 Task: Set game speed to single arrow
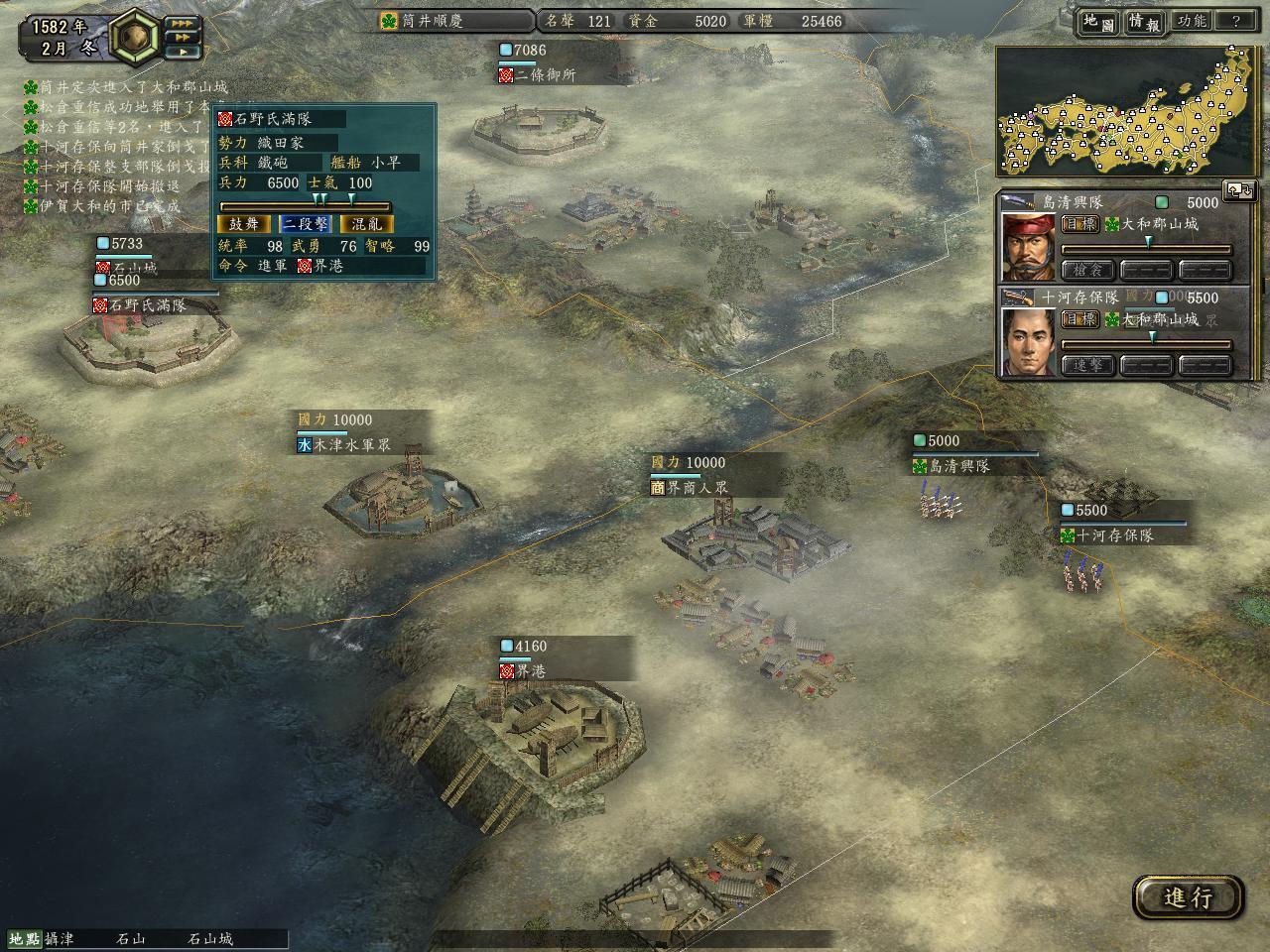click(182, 52)
